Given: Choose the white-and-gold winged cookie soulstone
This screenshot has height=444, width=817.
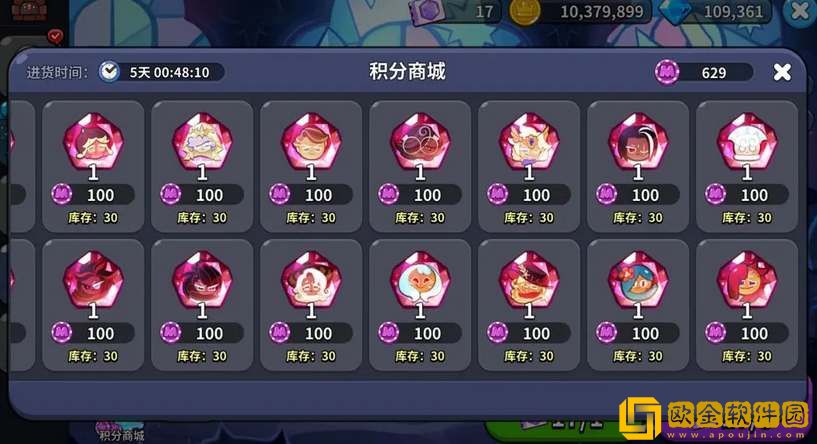Looking at the screenshot, I should coord(528,141).
